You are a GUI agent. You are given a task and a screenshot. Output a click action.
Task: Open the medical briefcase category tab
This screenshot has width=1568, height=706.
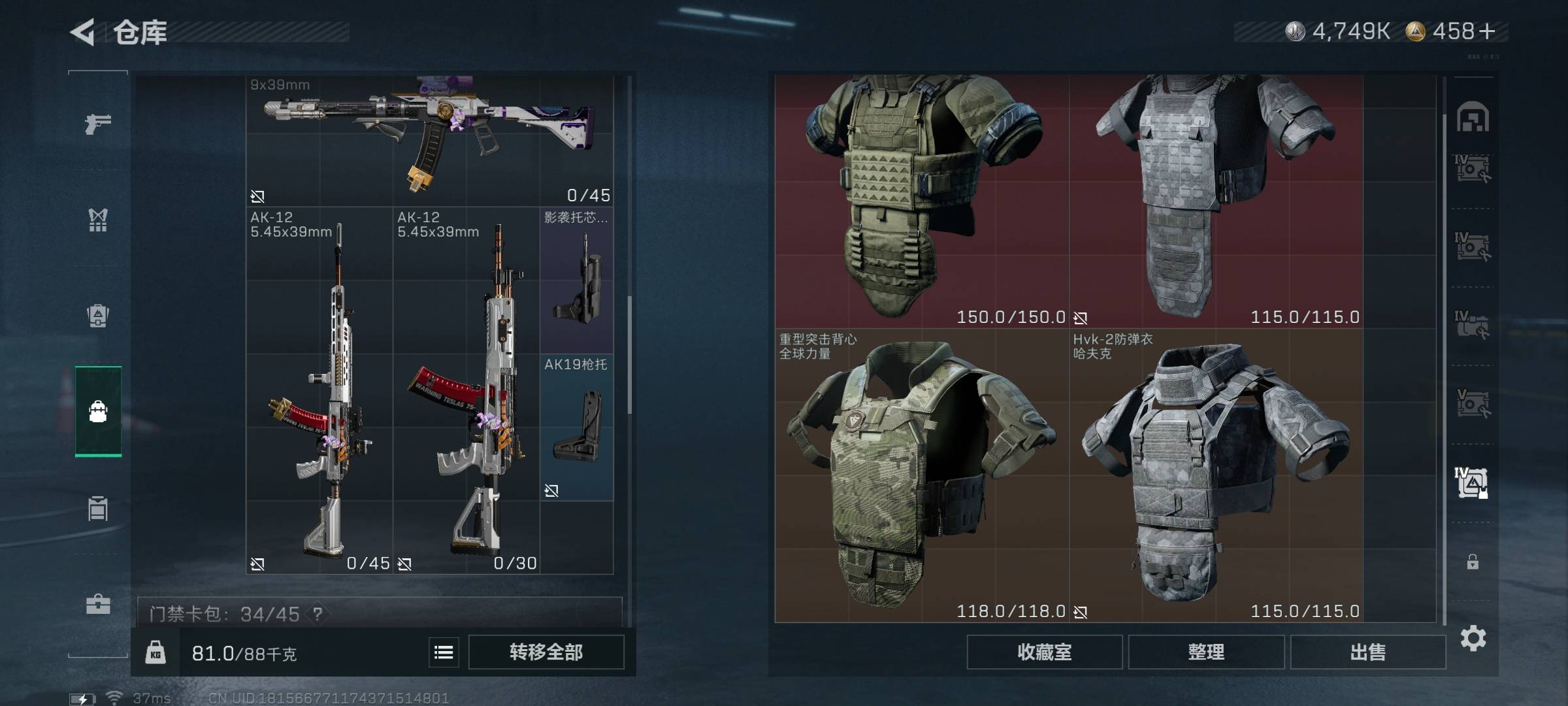tap(98, 604)
